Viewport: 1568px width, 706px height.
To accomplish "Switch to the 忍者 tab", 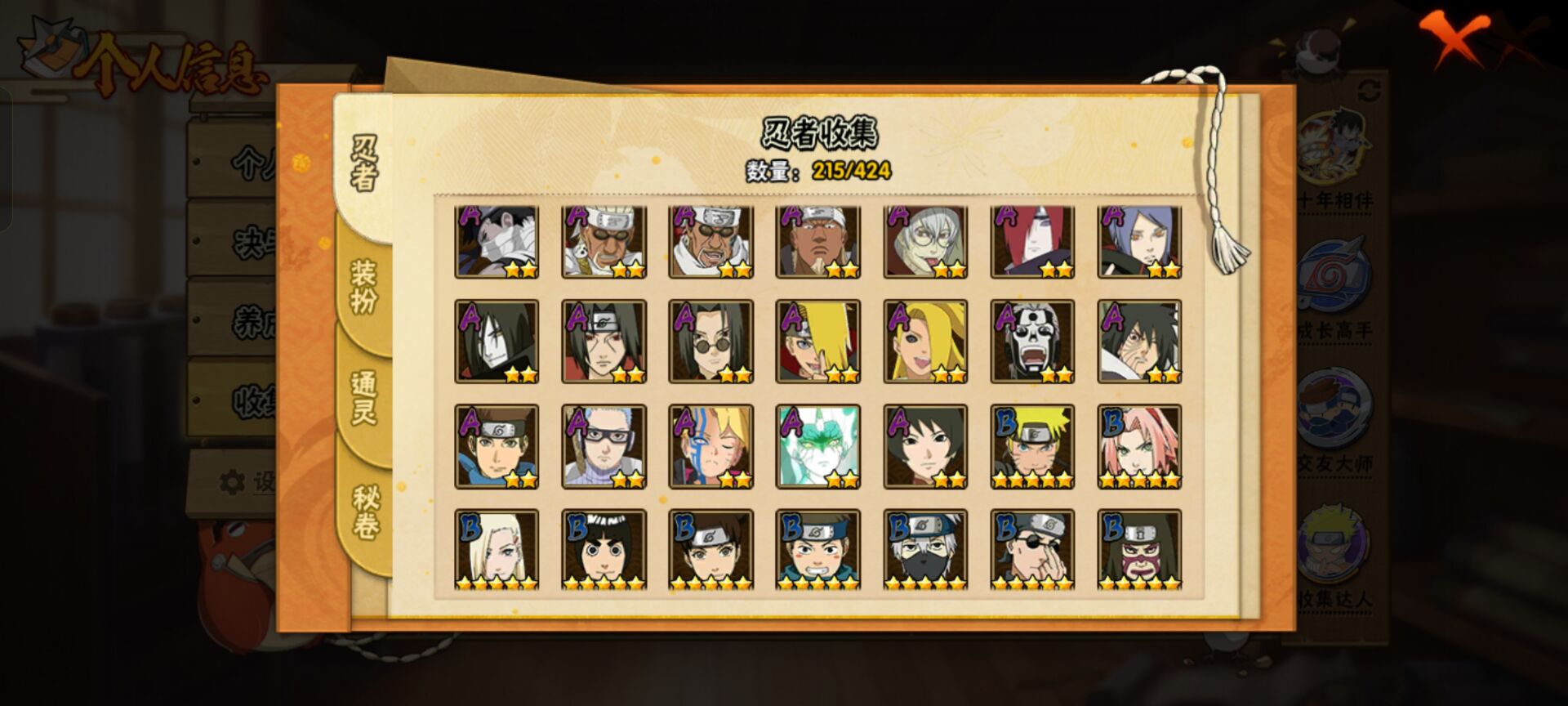I will click(x=364, y=164).
